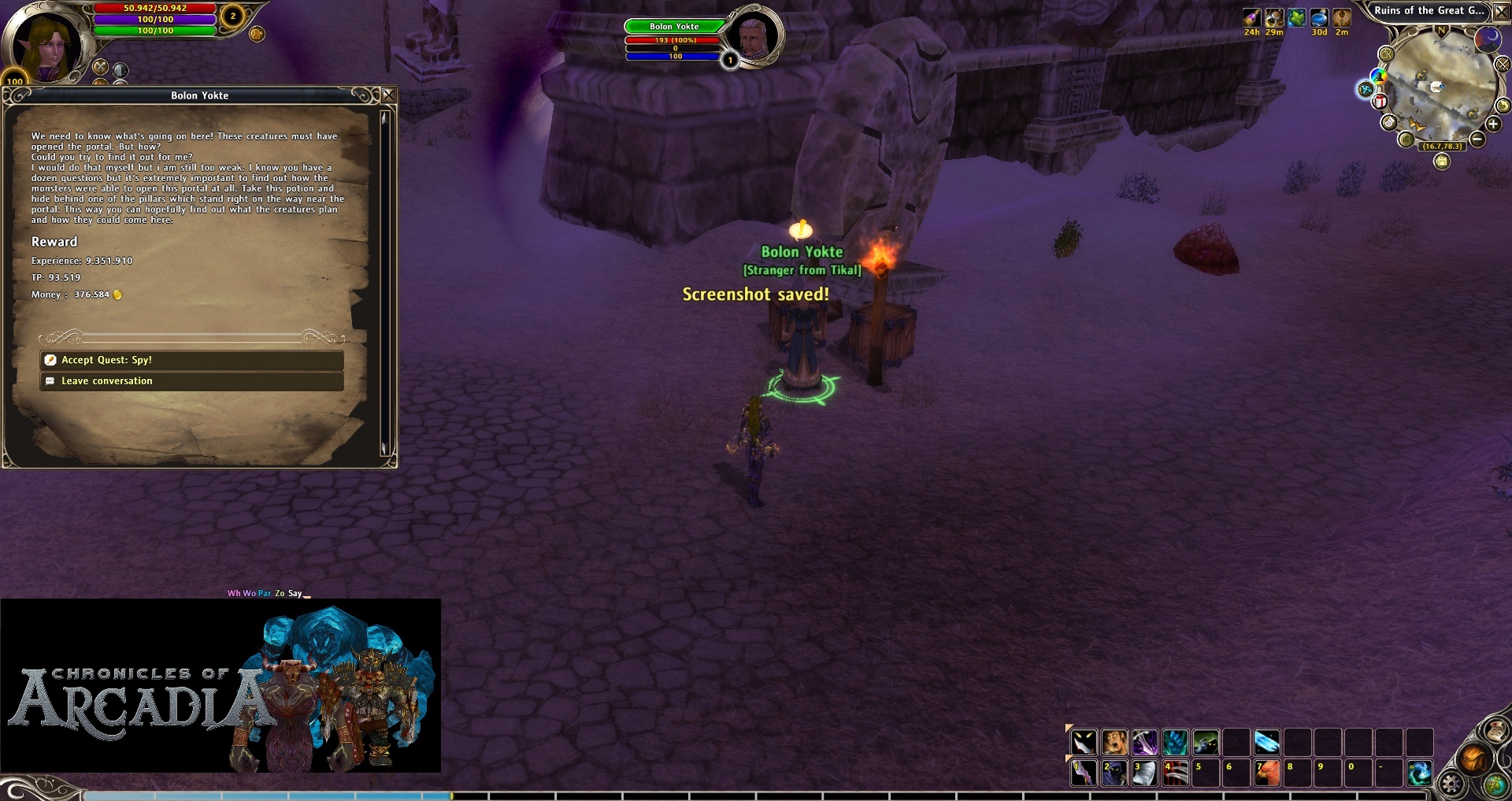This screenshot has width=1512, height=801.
Task: Open the backpack bag button
Action: point(1473,759)
